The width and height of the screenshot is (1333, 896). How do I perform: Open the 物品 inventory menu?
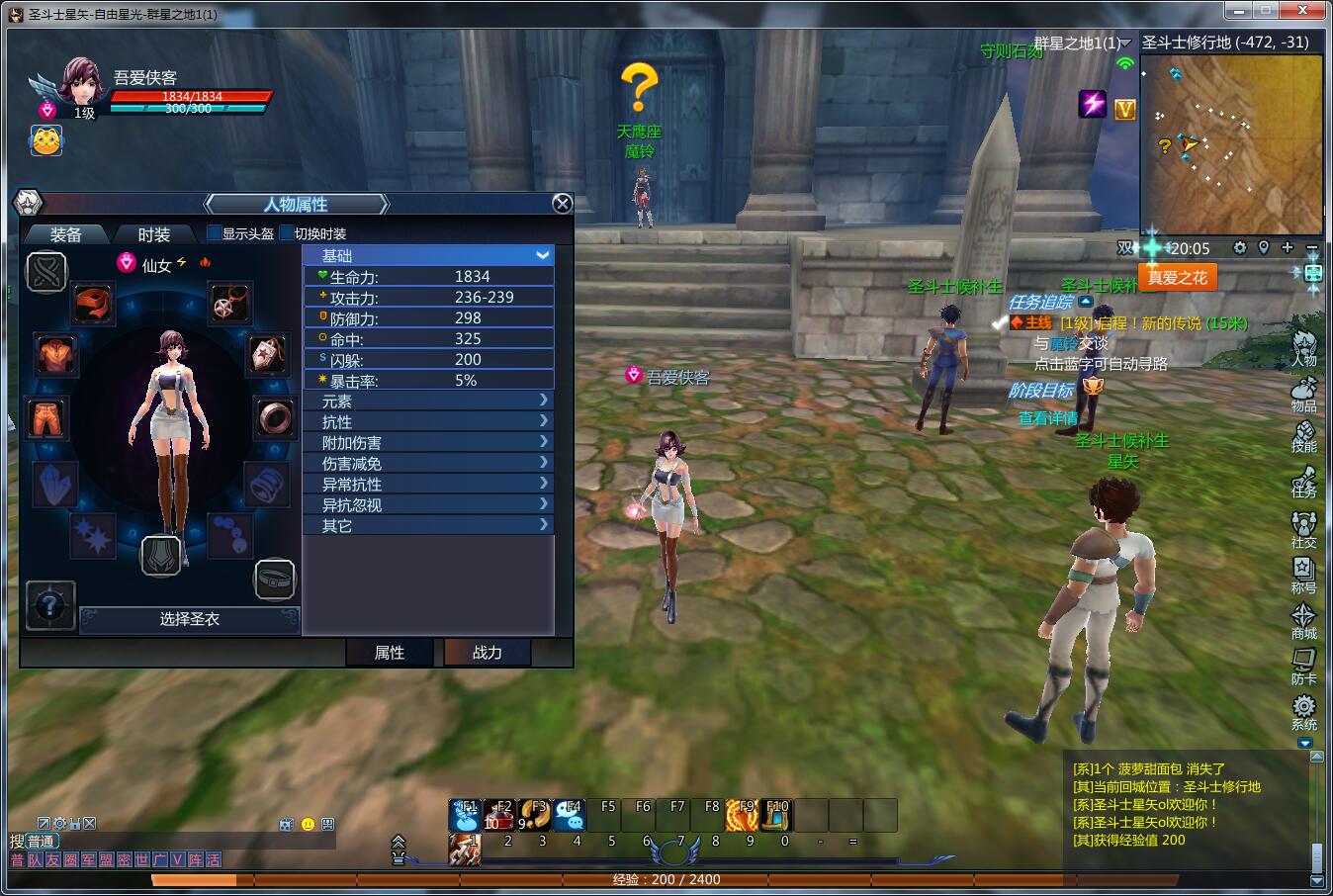tap(1303, 393)
